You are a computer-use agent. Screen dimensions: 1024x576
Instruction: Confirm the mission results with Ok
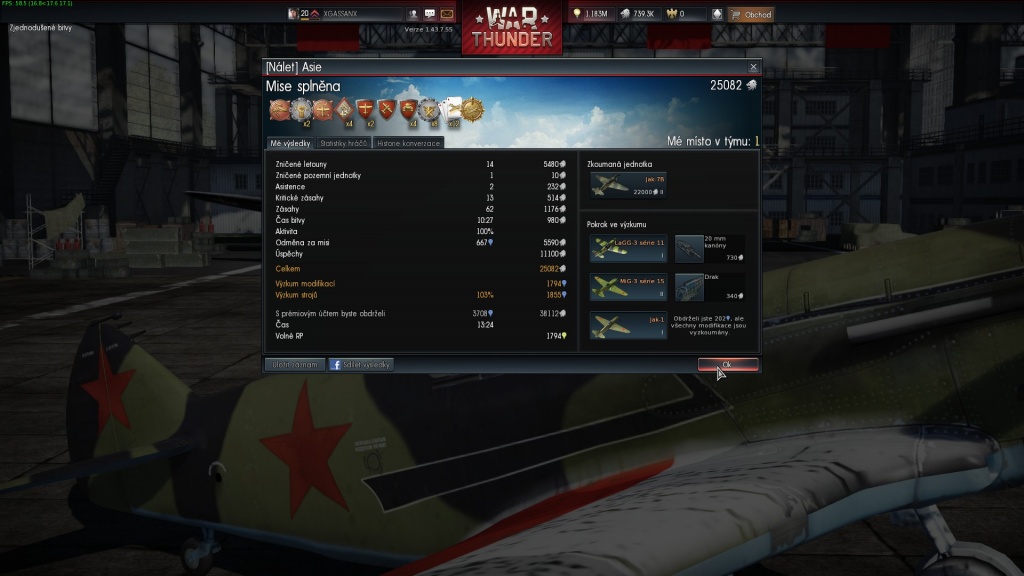pos(727,364)
